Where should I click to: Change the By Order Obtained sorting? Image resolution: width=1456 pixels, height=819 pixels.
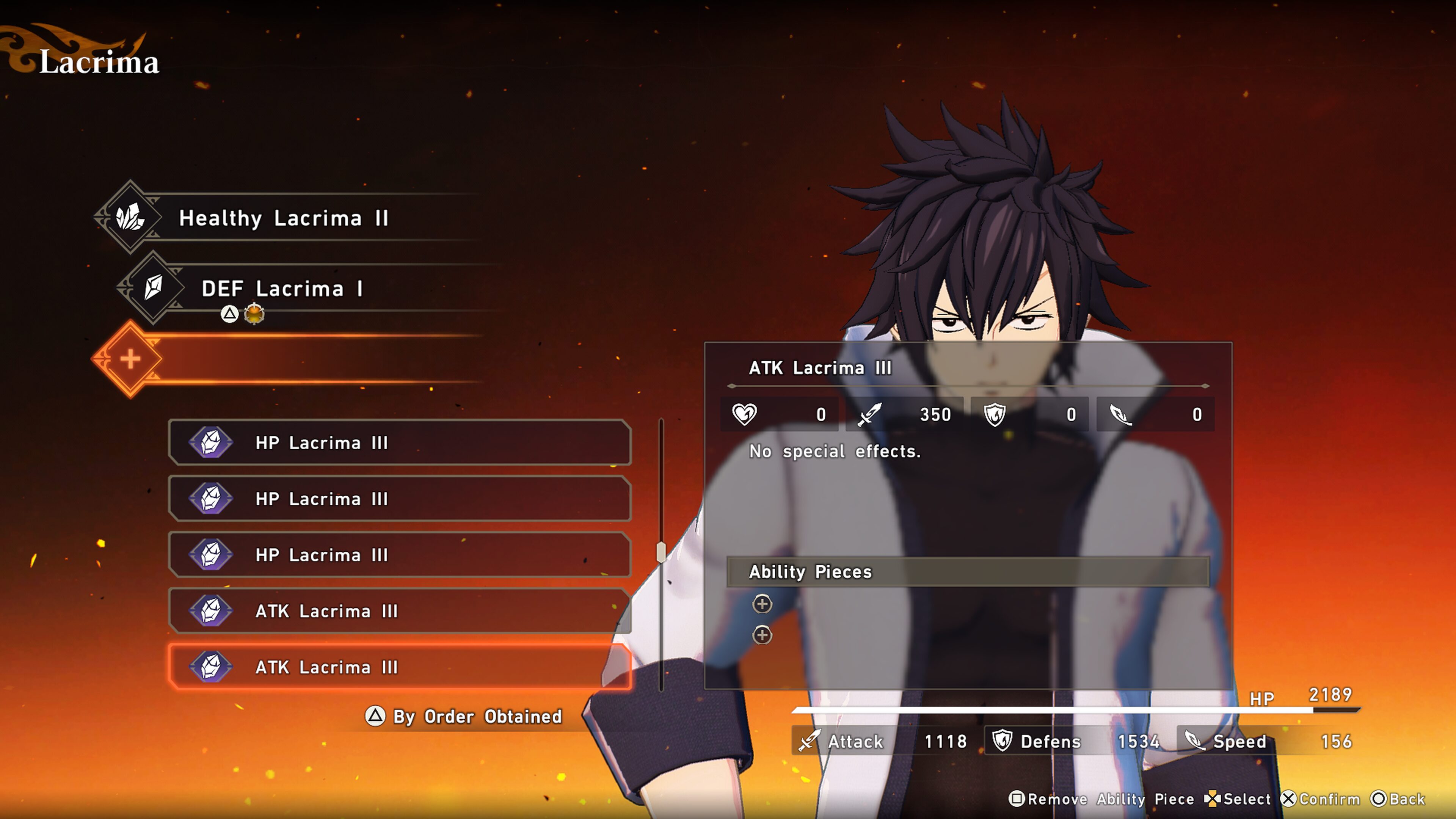(x=463, y=716)
